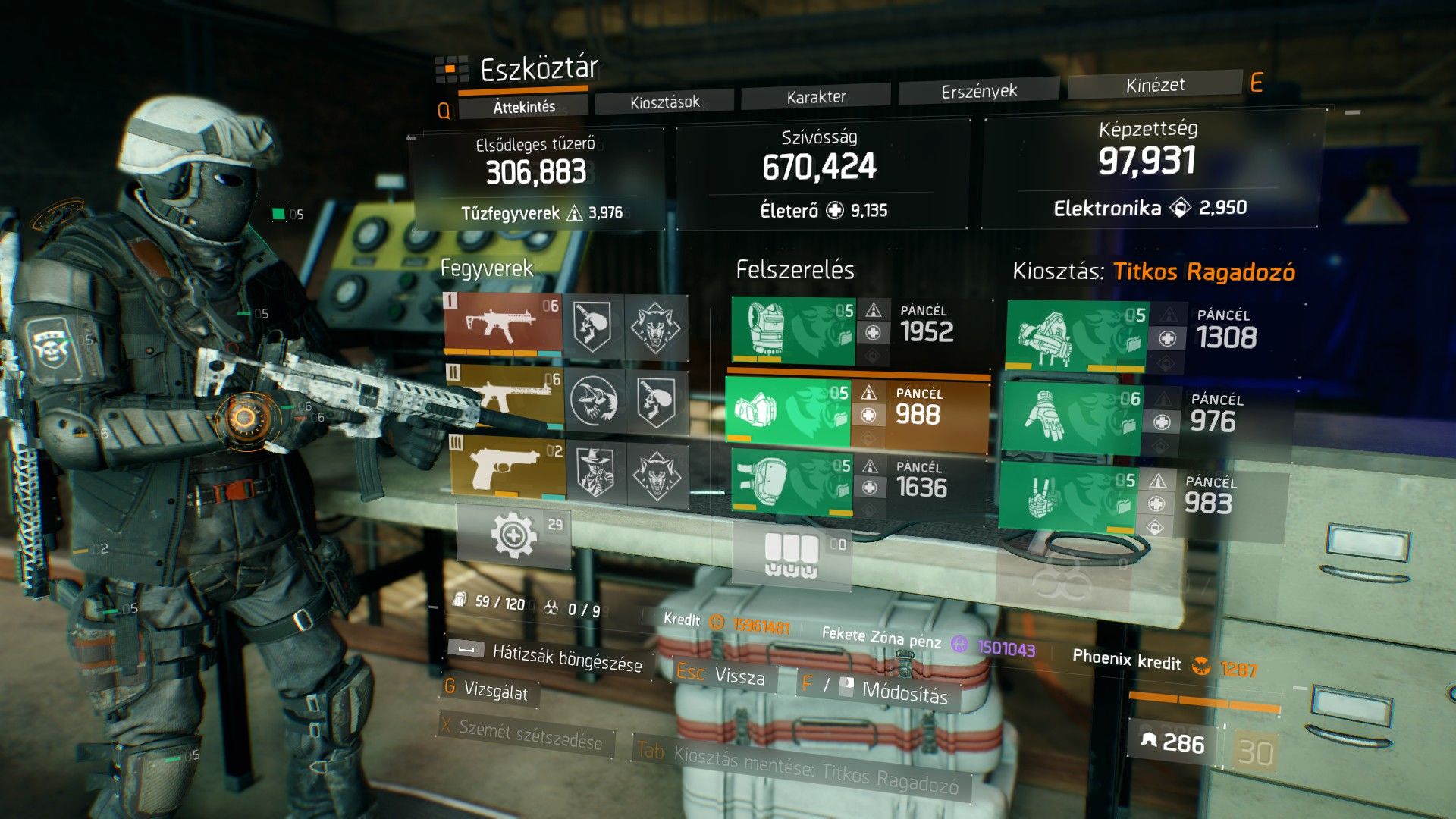1456x819 pixels.
Task: Click Hátizsák böngészése to browse backpack
Action: click(x=566, y=658)
